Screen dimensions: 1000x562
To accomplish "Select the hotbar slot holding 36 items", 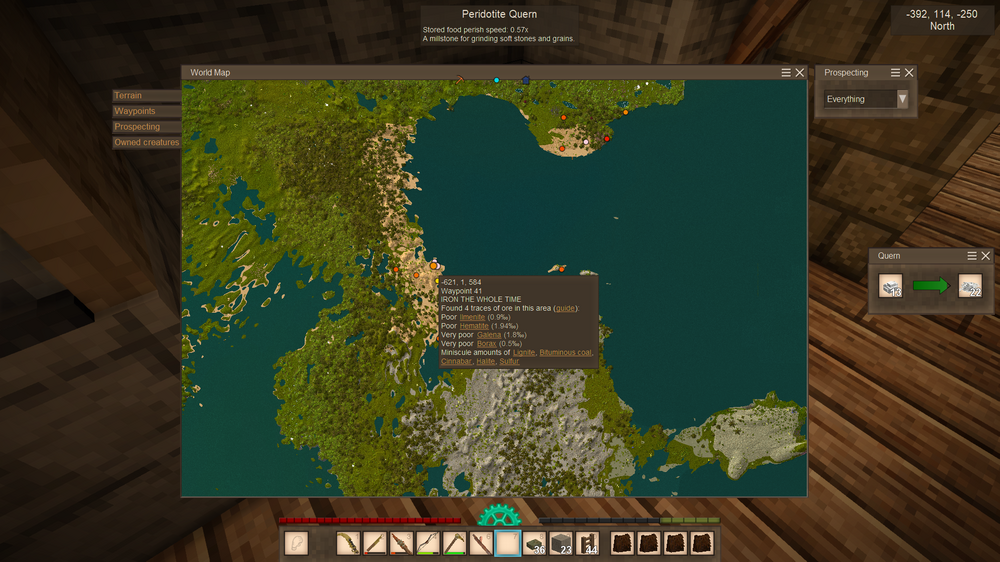I will point(534,544).
